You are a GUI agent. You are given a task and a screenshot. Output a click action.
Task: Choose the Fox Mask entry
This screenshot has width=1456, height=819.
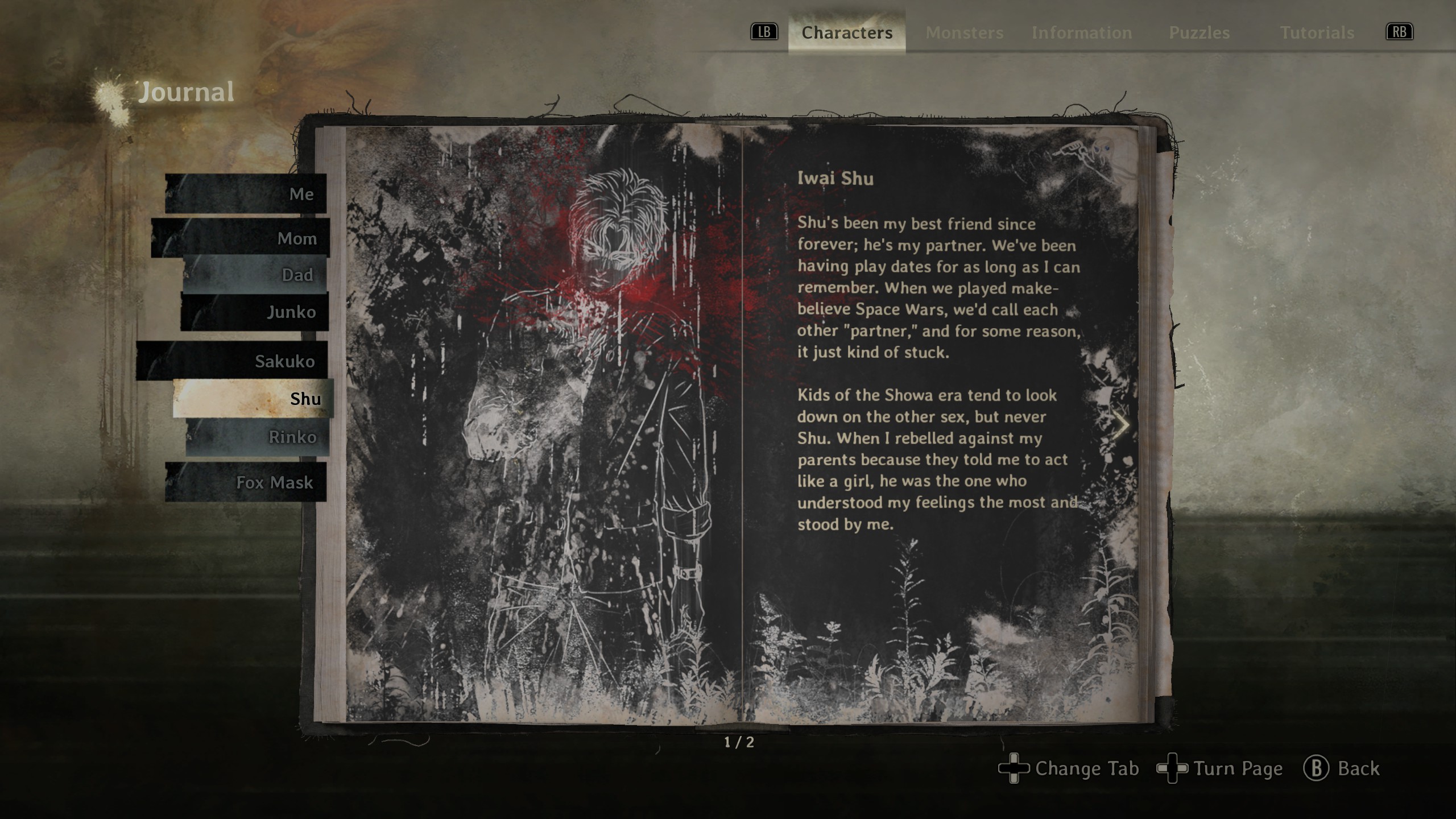(x=246, y=482)
